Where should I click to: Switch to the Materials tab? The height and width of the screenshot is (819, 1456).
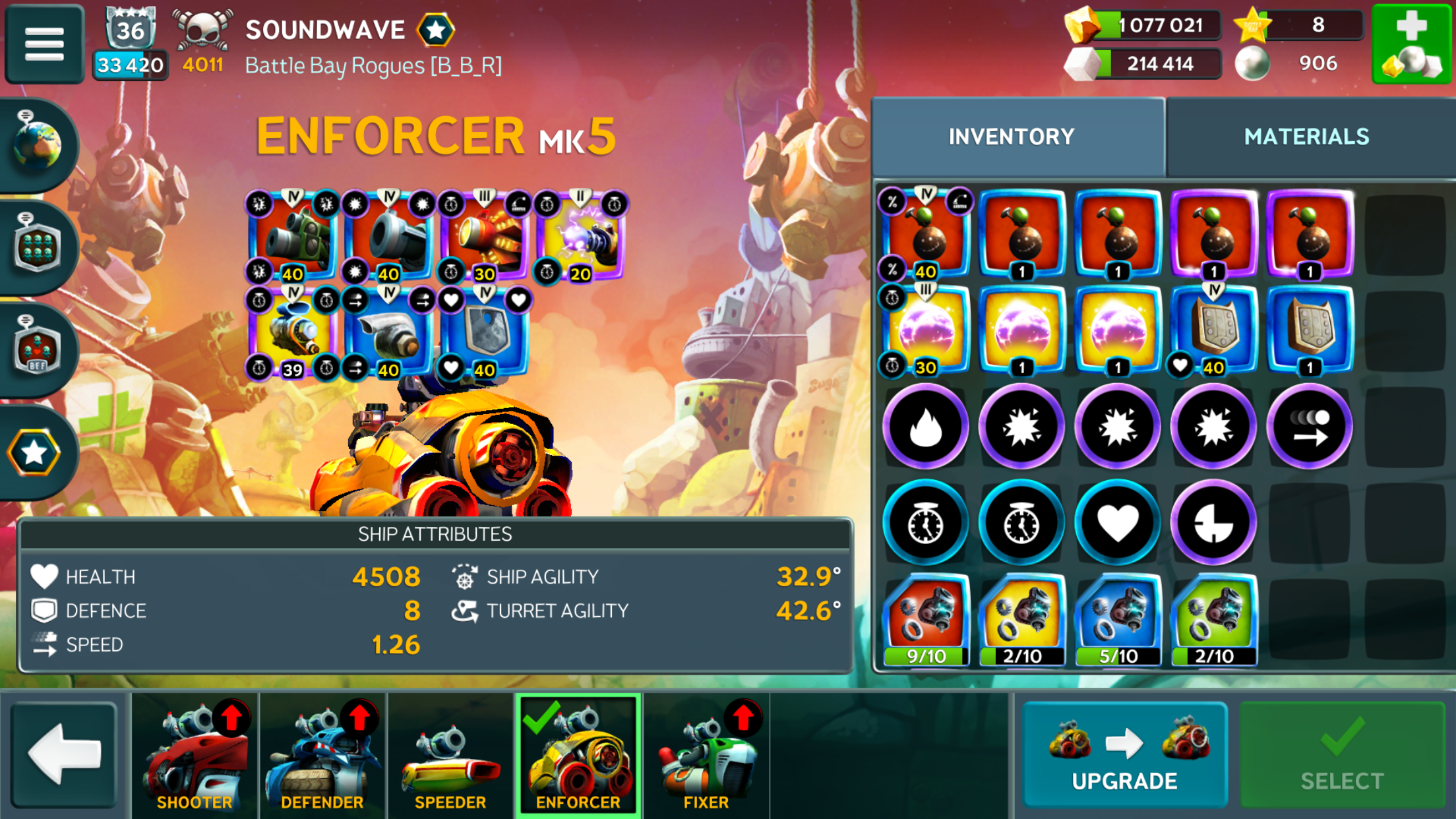(1306, 136)
